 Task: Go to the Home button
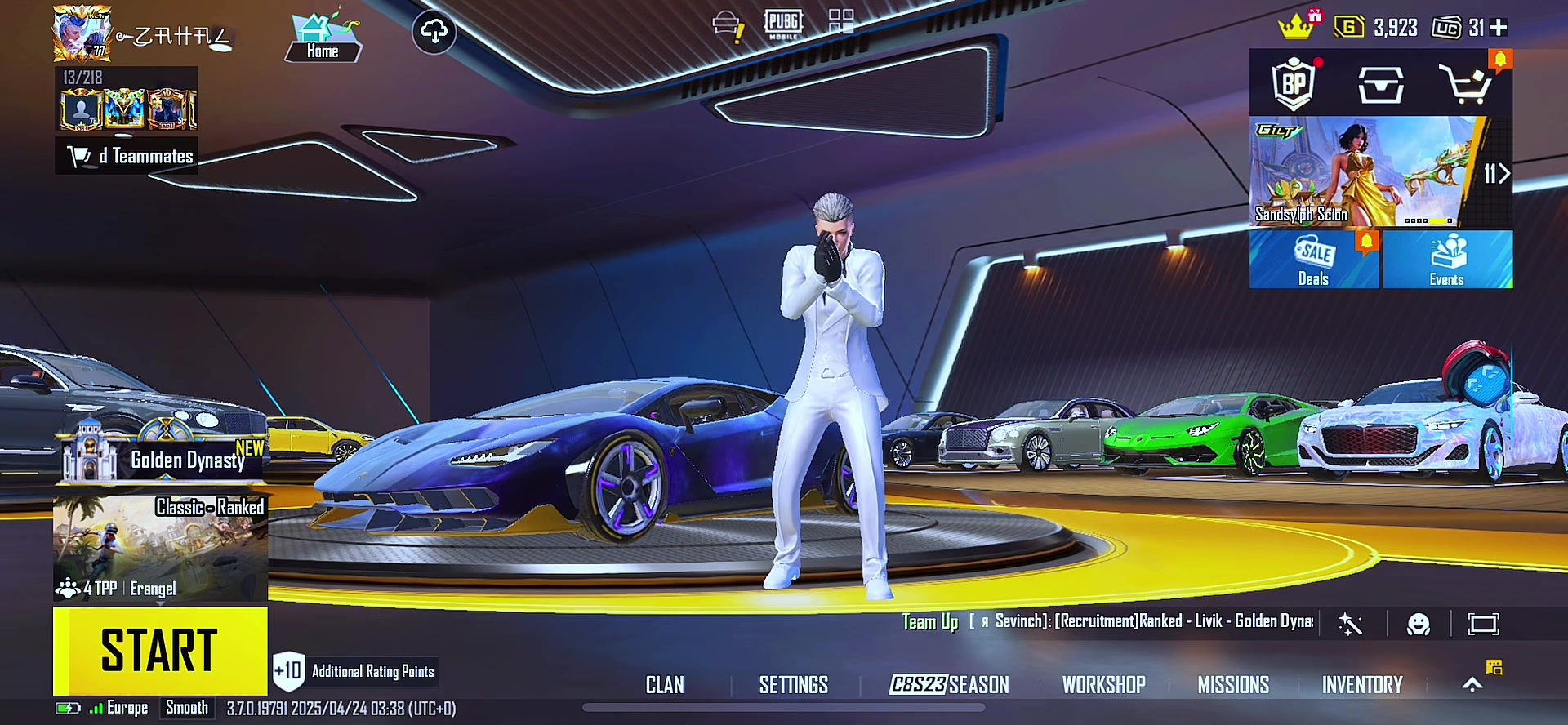[x=323, y=38]
